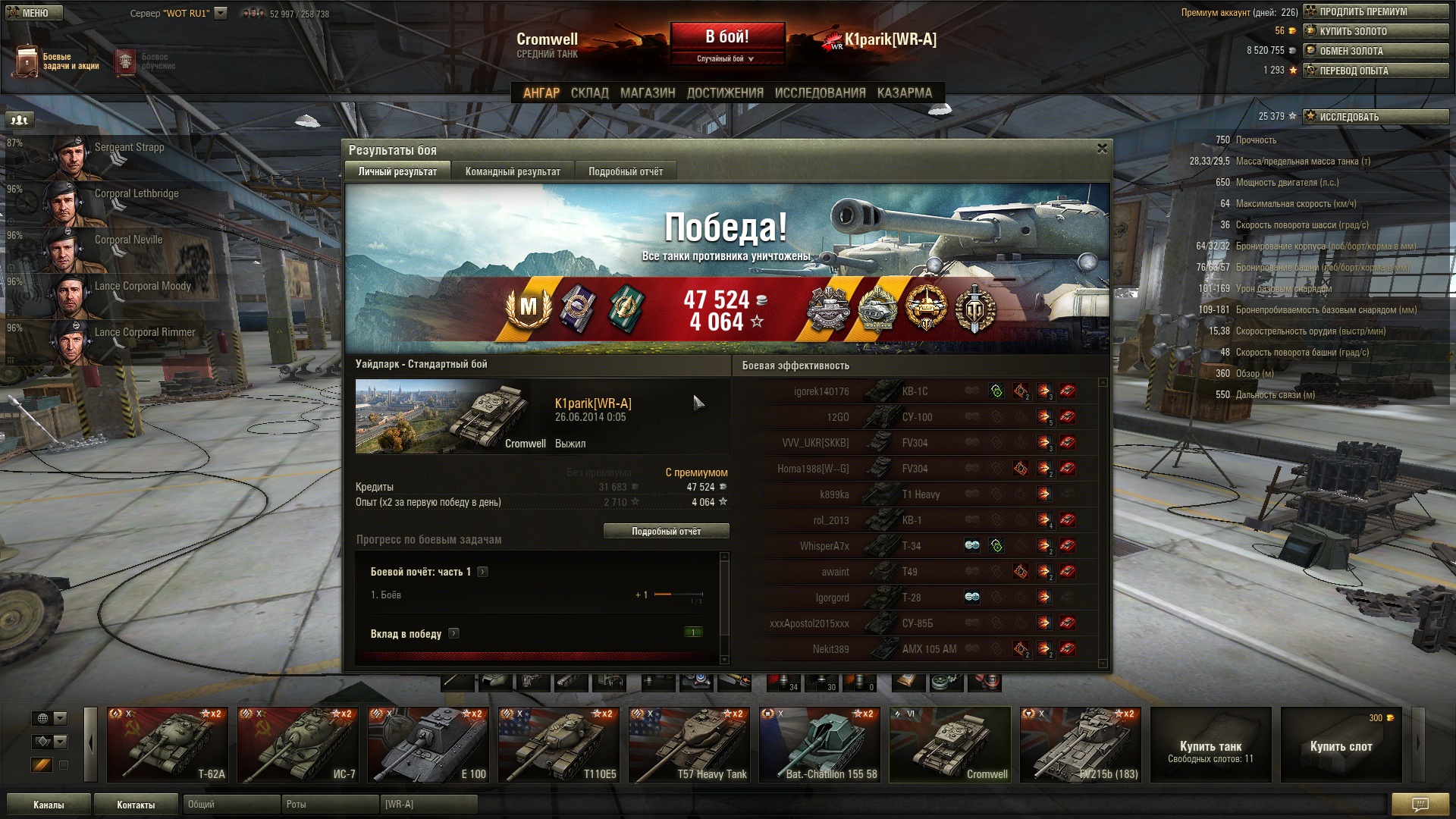Open the МАГАЗИН section
The height and width of the screenshot is (819, 1456).
pyautogui.click(x=647, y=93)
